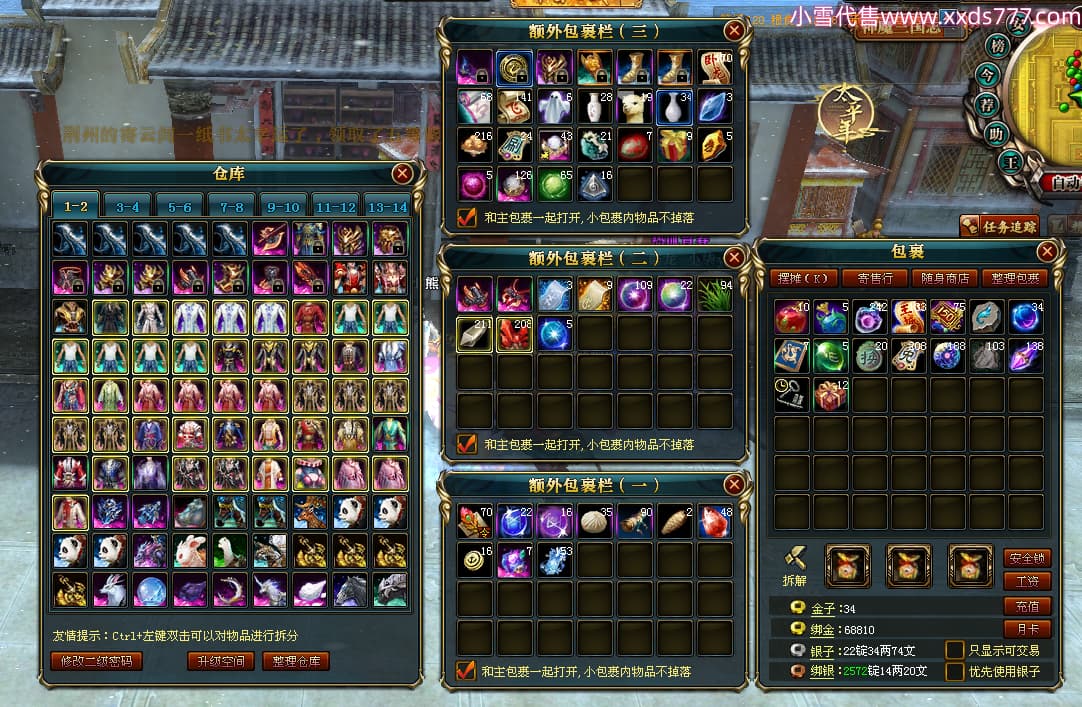Open warehouse tab 13-14
Image resolution: width=1082 pixels, height=707 pixels.
click(386, 207)
